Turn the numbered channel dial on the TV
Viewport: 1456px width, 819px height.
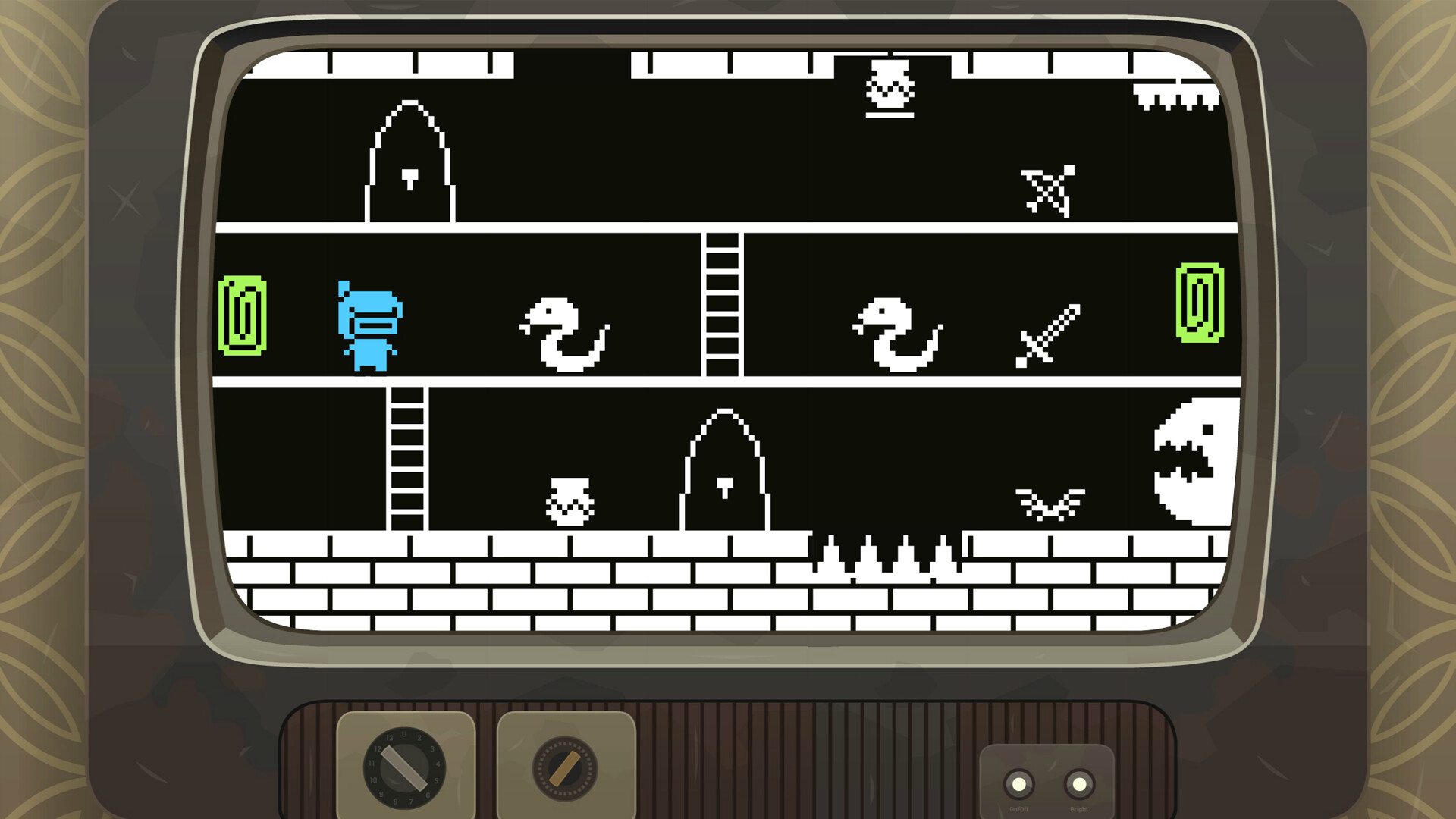pos(404,767)
